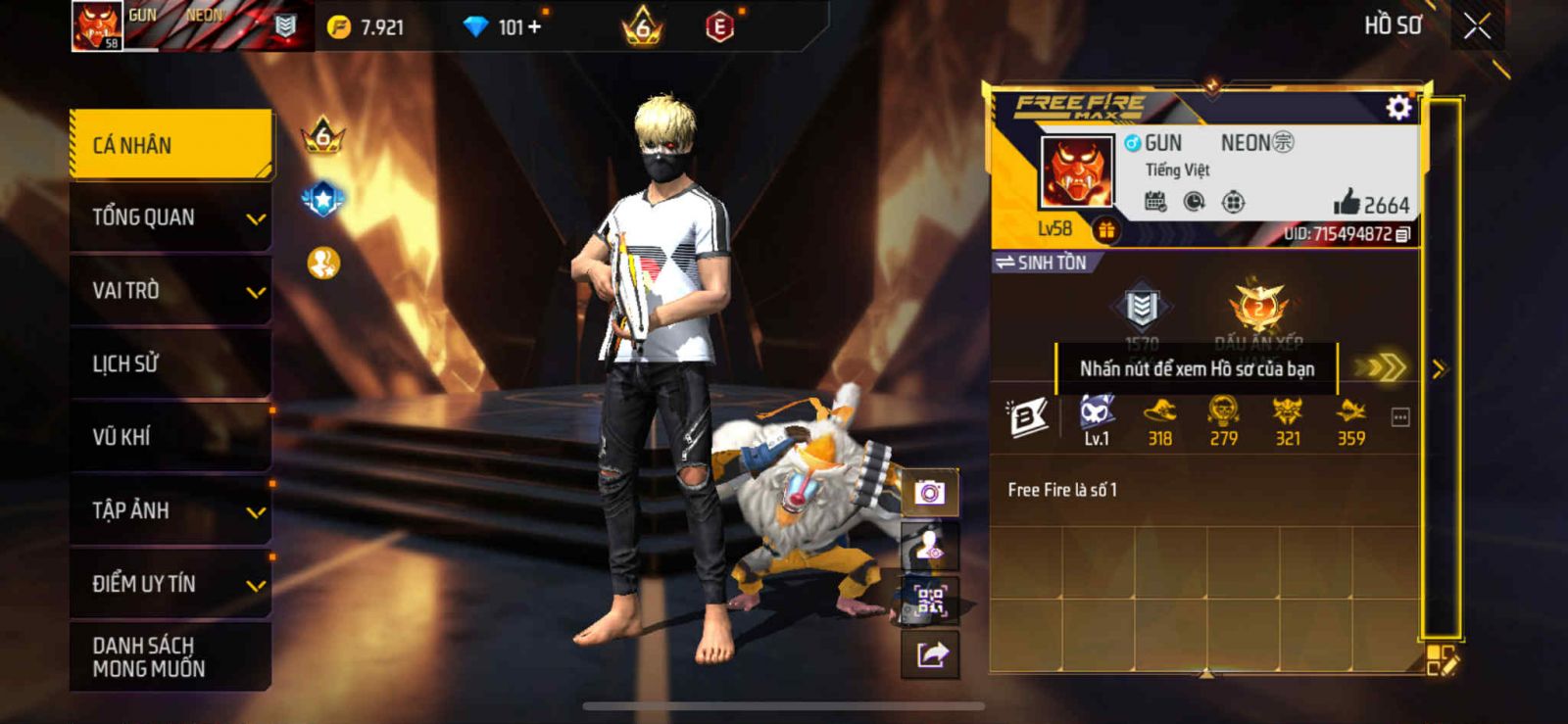Expand the TẬP ẢNH section

click(x=171, y=510)
